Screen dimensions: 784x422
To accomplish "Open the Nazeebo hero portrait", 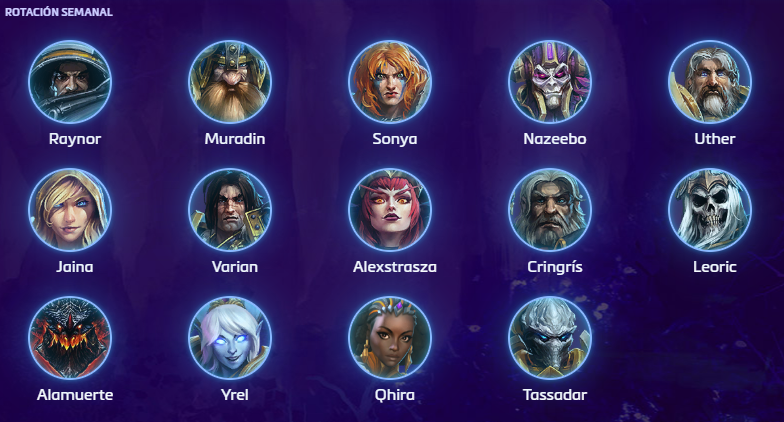I will (550, 81).
